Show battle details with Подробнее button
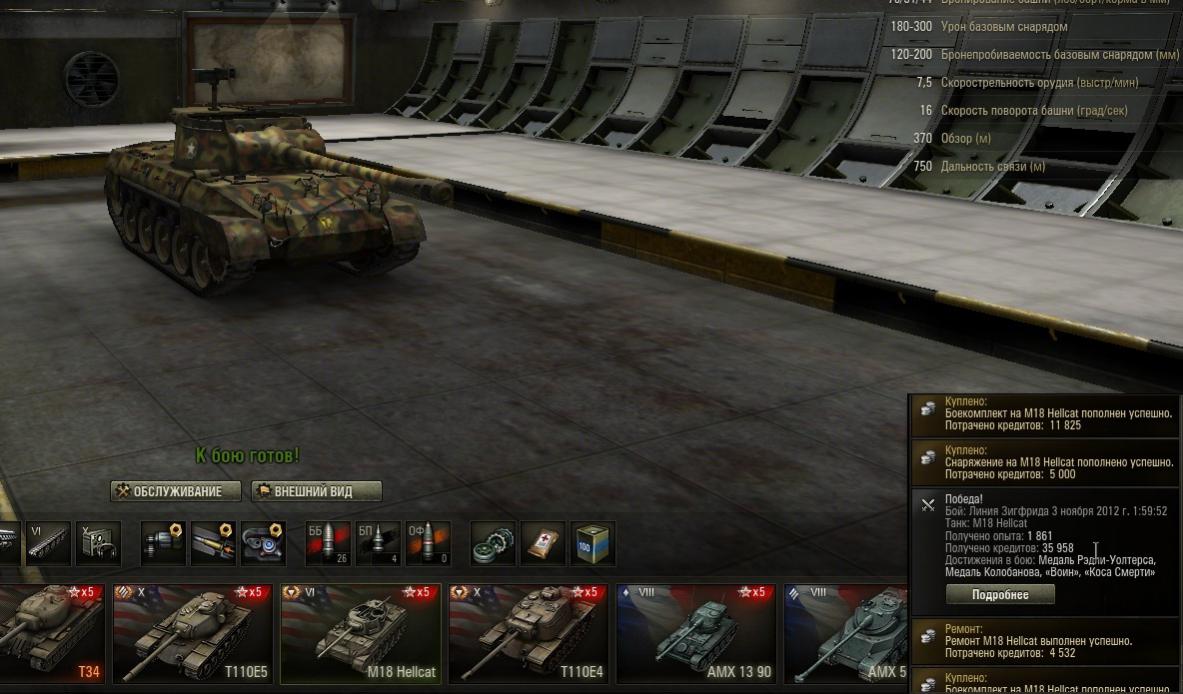 (x=1000, y=595)
